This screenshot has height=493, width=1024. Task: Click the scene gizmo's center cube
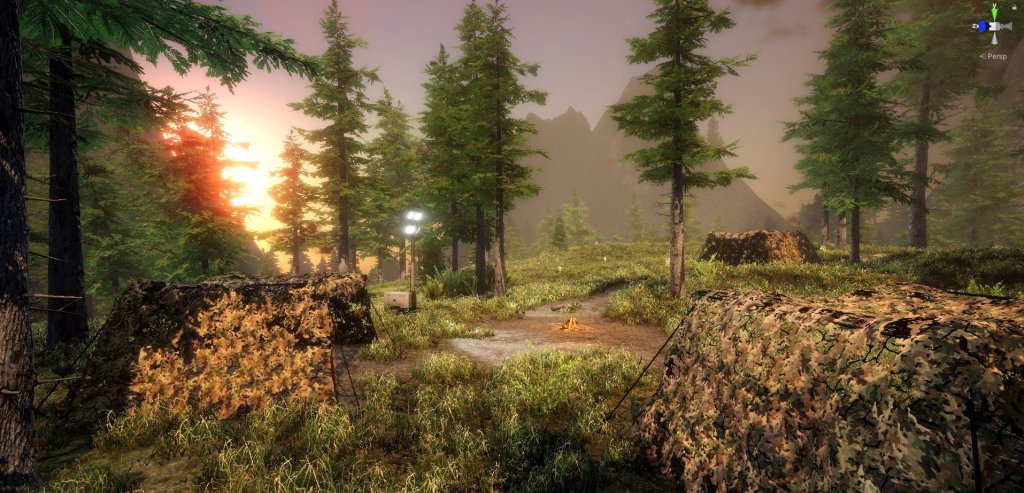tap(994, 26)
